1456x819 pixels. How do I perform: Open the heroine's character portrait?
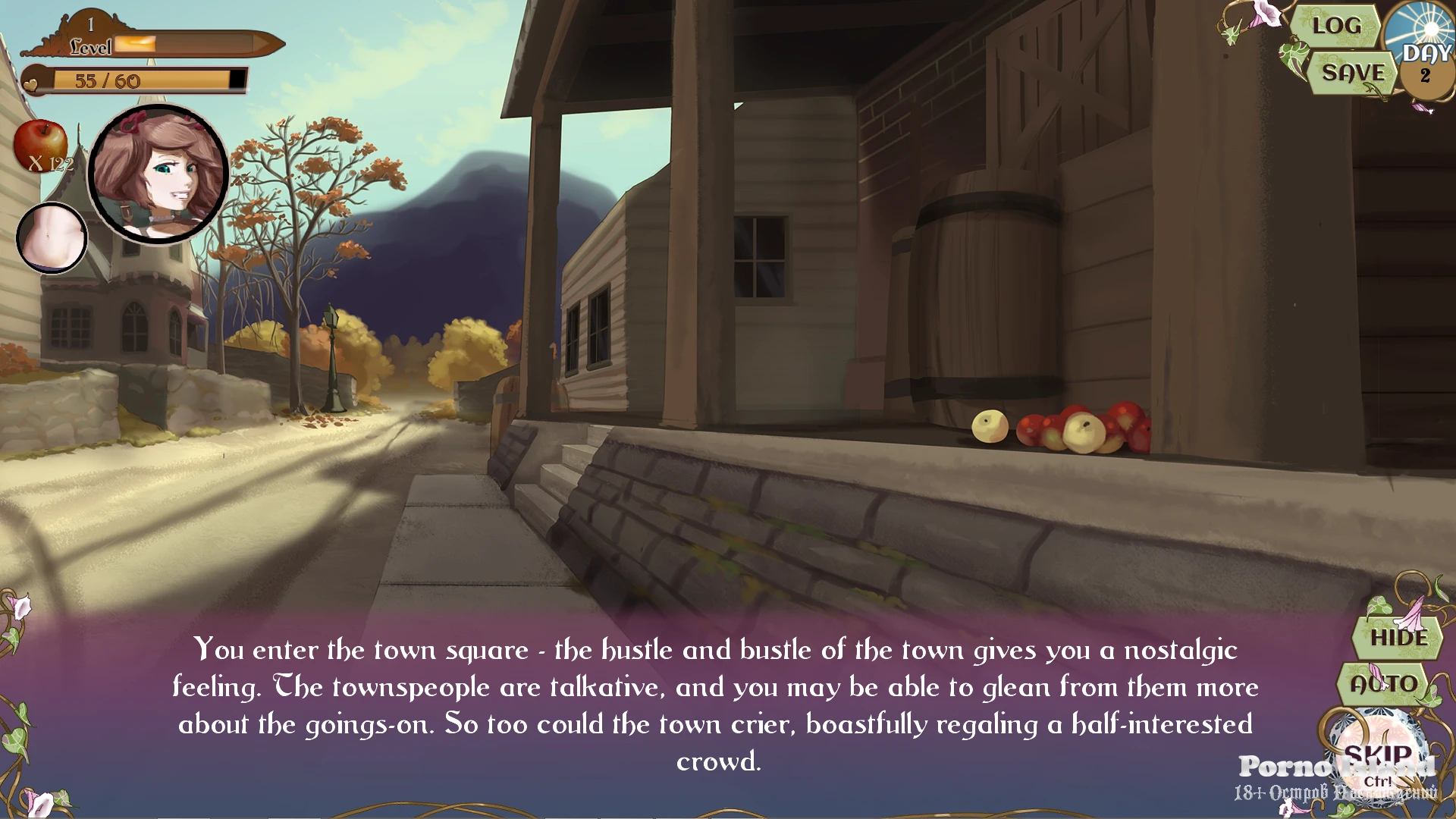[158, 174]
